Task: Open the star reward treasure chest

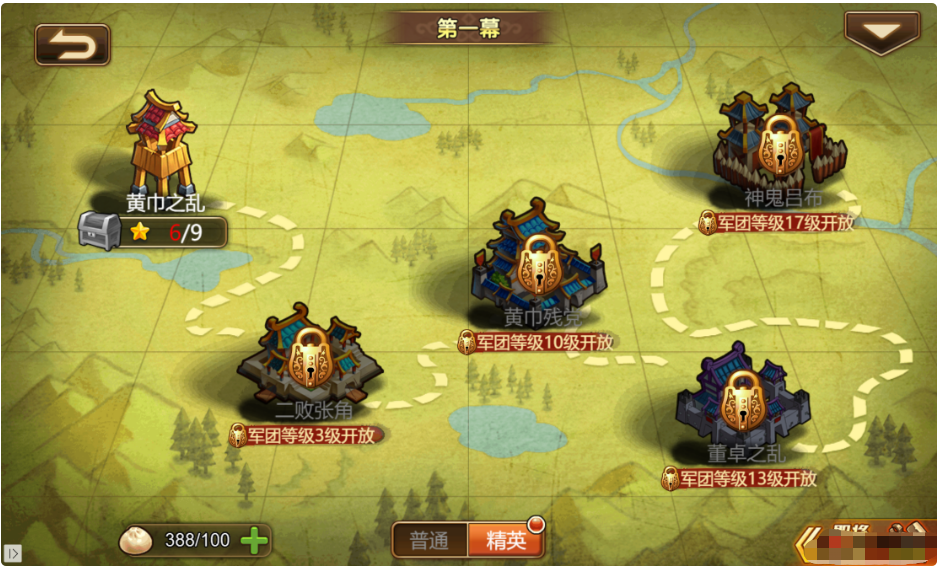Action: click(x=99, y=231)
